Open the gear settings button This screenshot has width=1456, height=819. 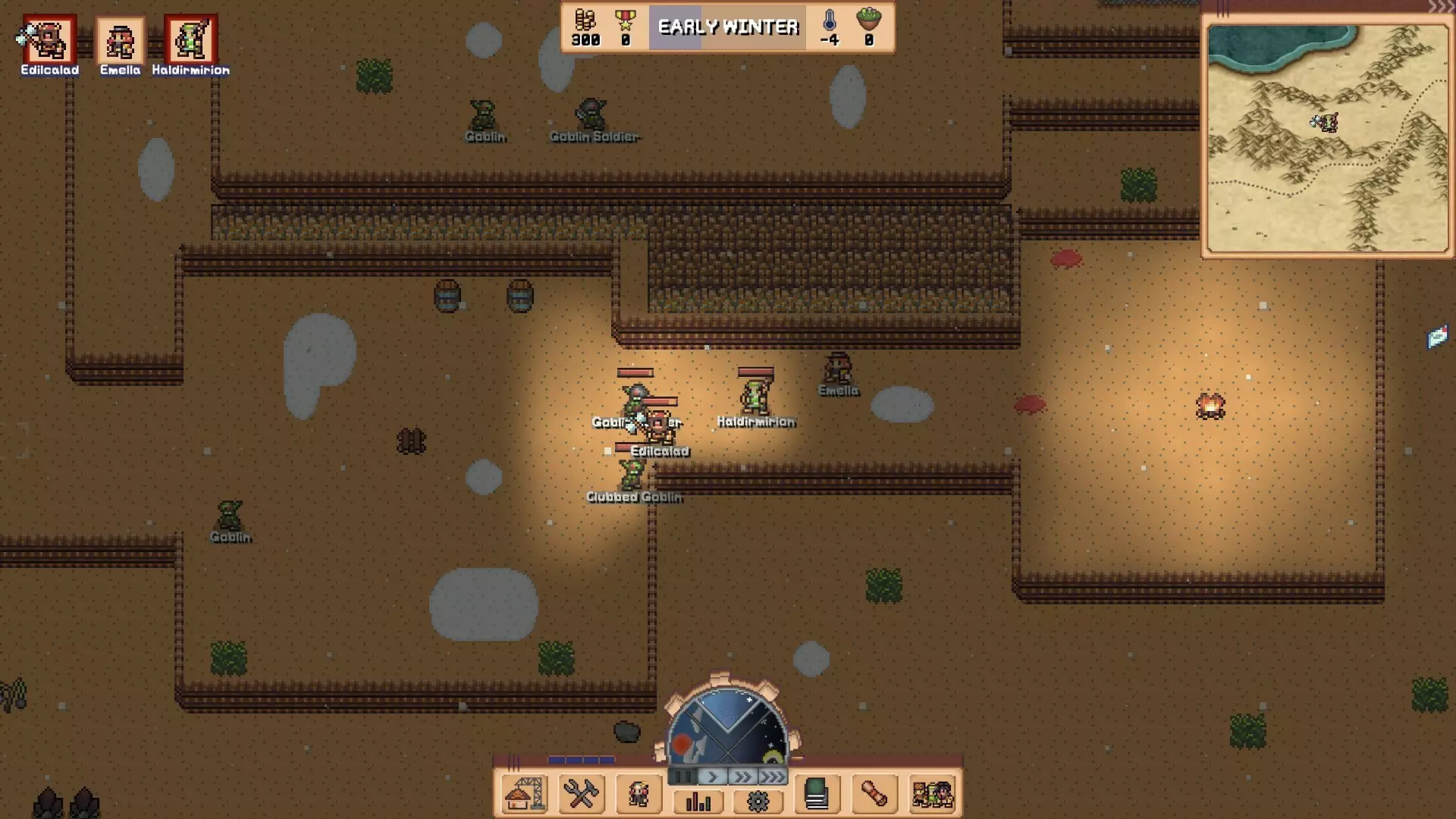(758, 801)
